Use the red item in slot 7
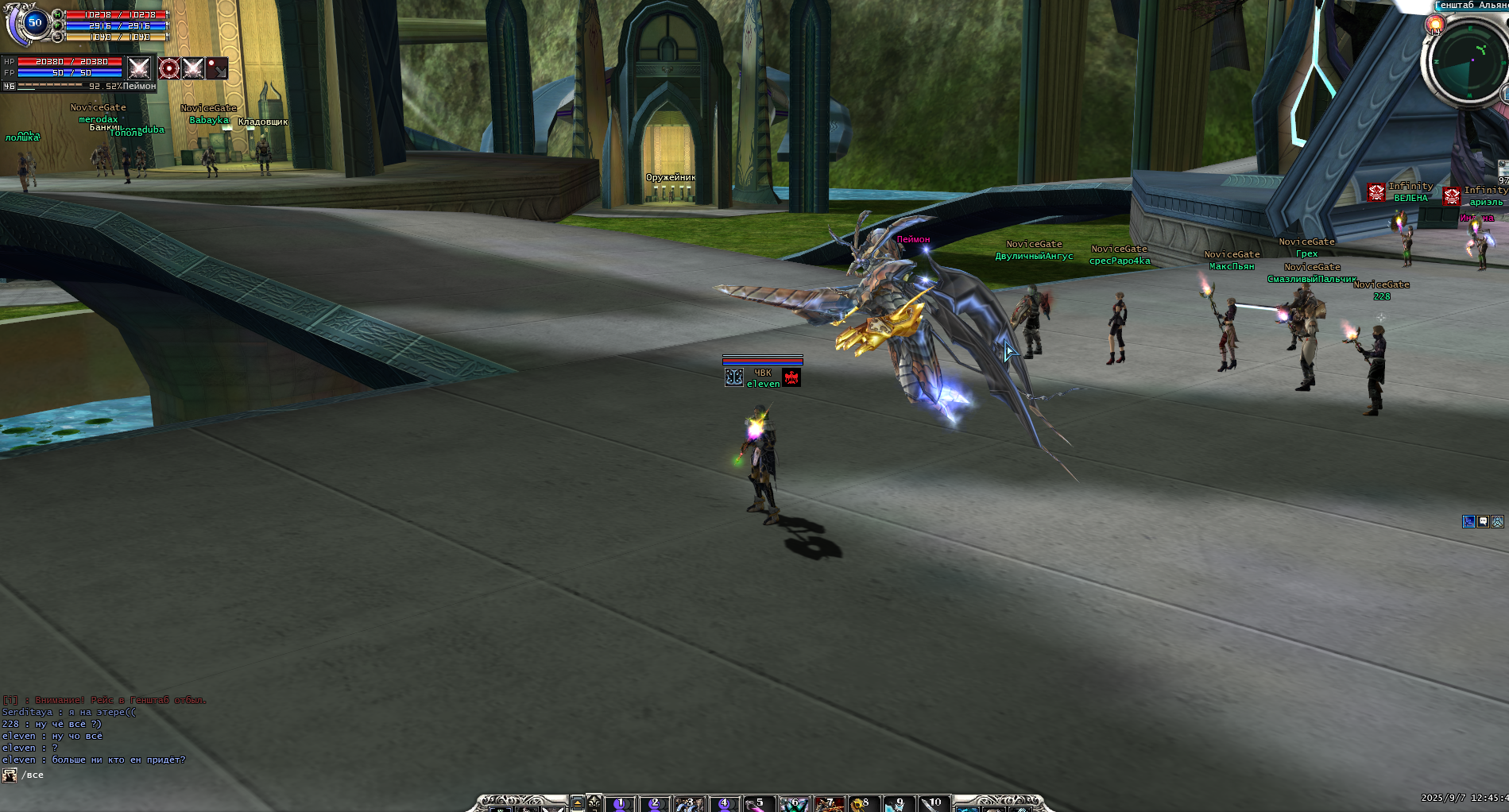The height and width of the screenshot is (812, 1509). [x=828, y=804]
